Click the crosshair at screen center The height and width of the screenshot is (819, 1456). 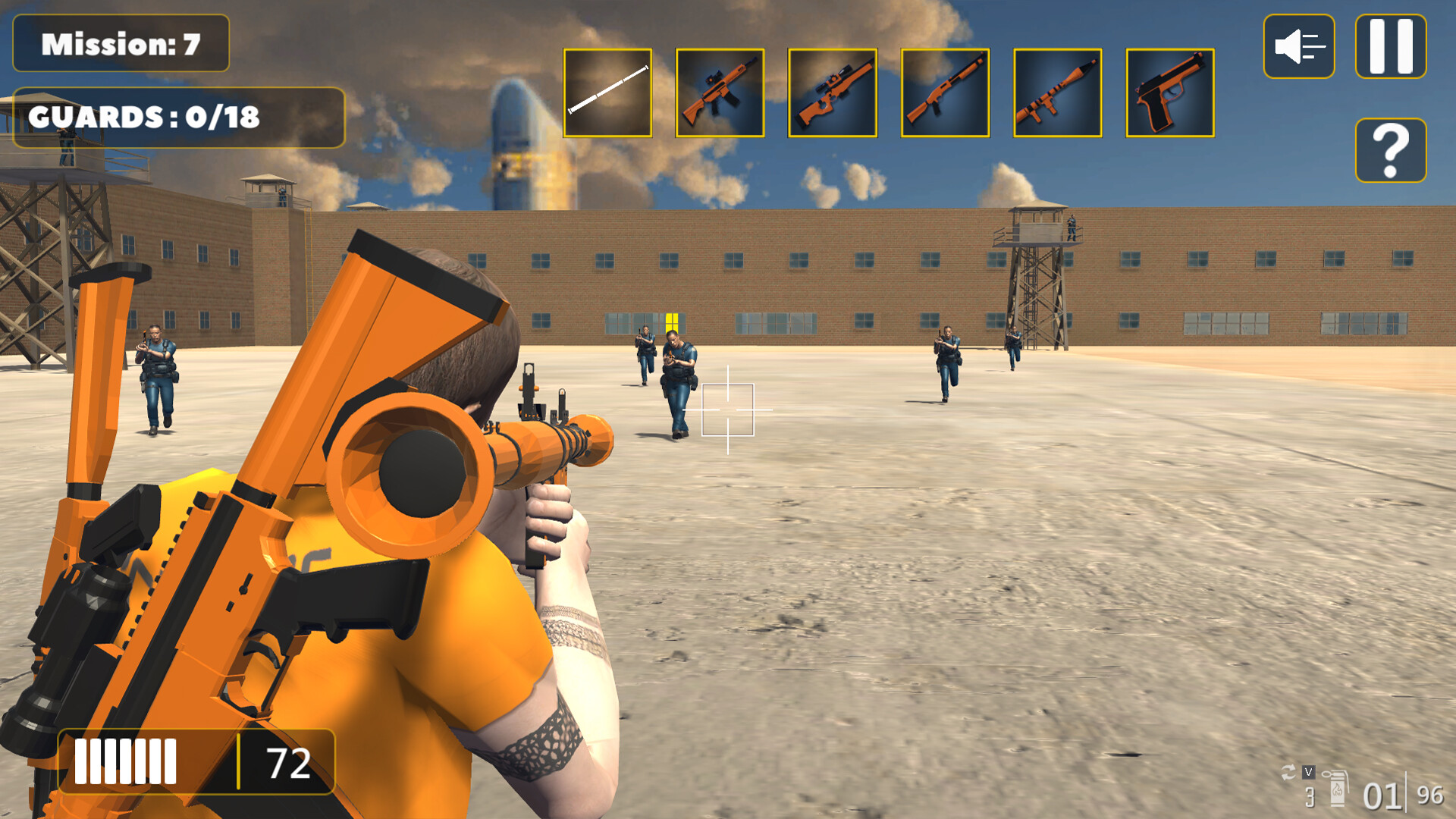727,409
